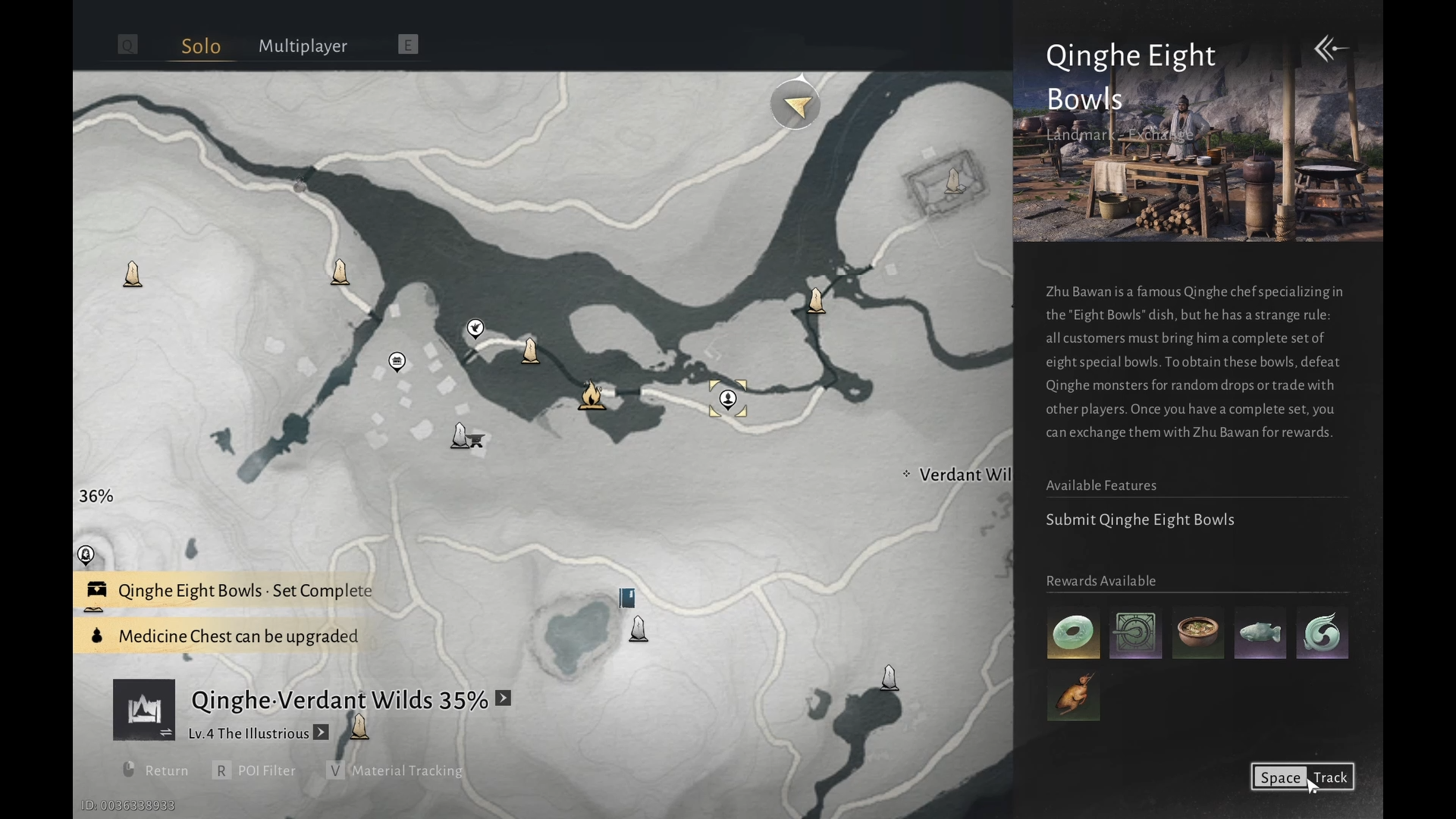1456x819 pixels.
Task: Click the selected Qinghe Eight Bowls map marker
Action: pos(728,399)
